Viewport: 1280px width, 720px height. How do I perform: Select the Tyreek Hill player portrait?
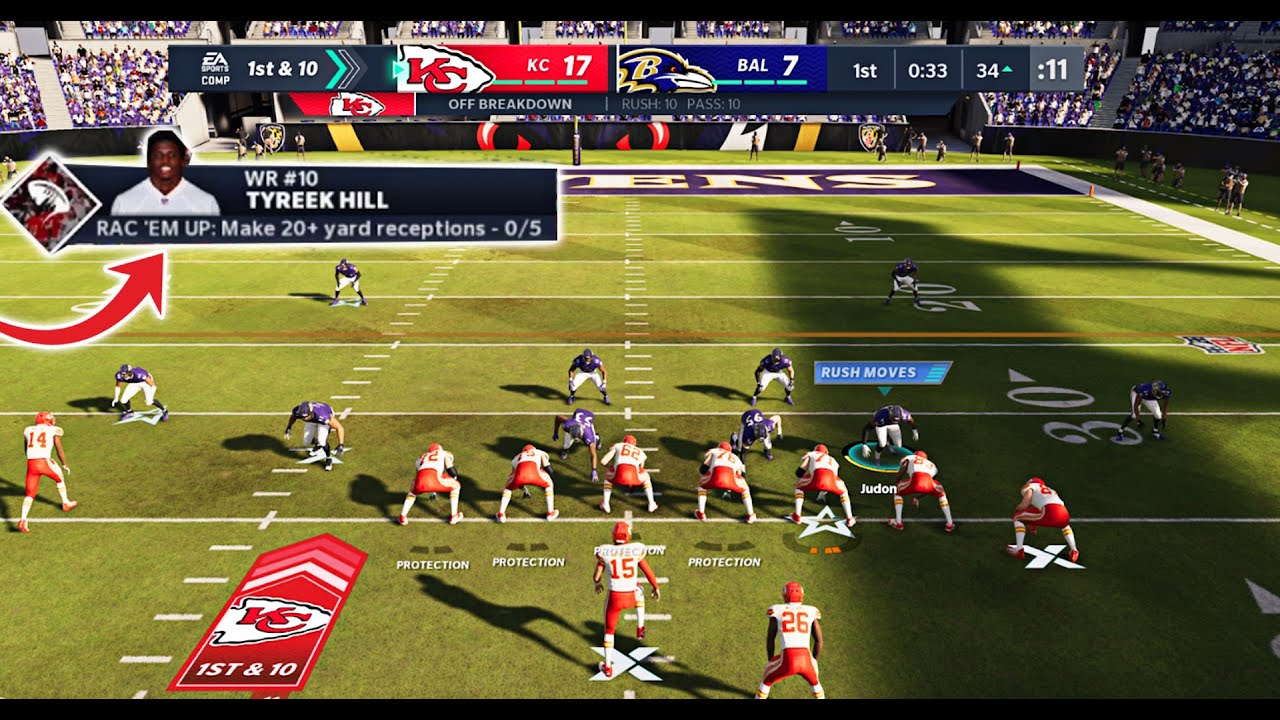[x=164, y=172]
